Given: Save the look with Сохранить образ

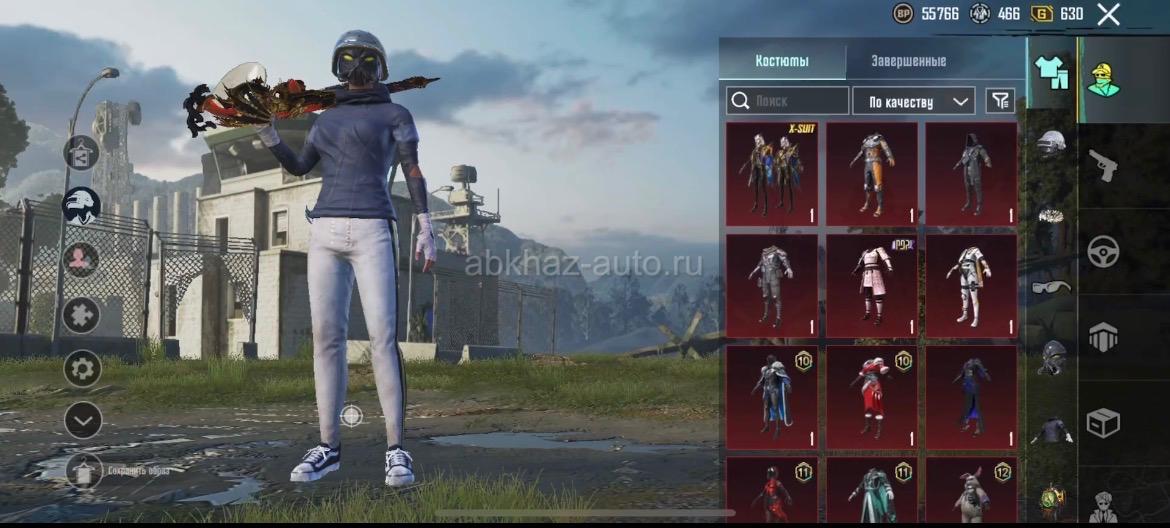Looking at the screenshot, I should click(84, 470).
